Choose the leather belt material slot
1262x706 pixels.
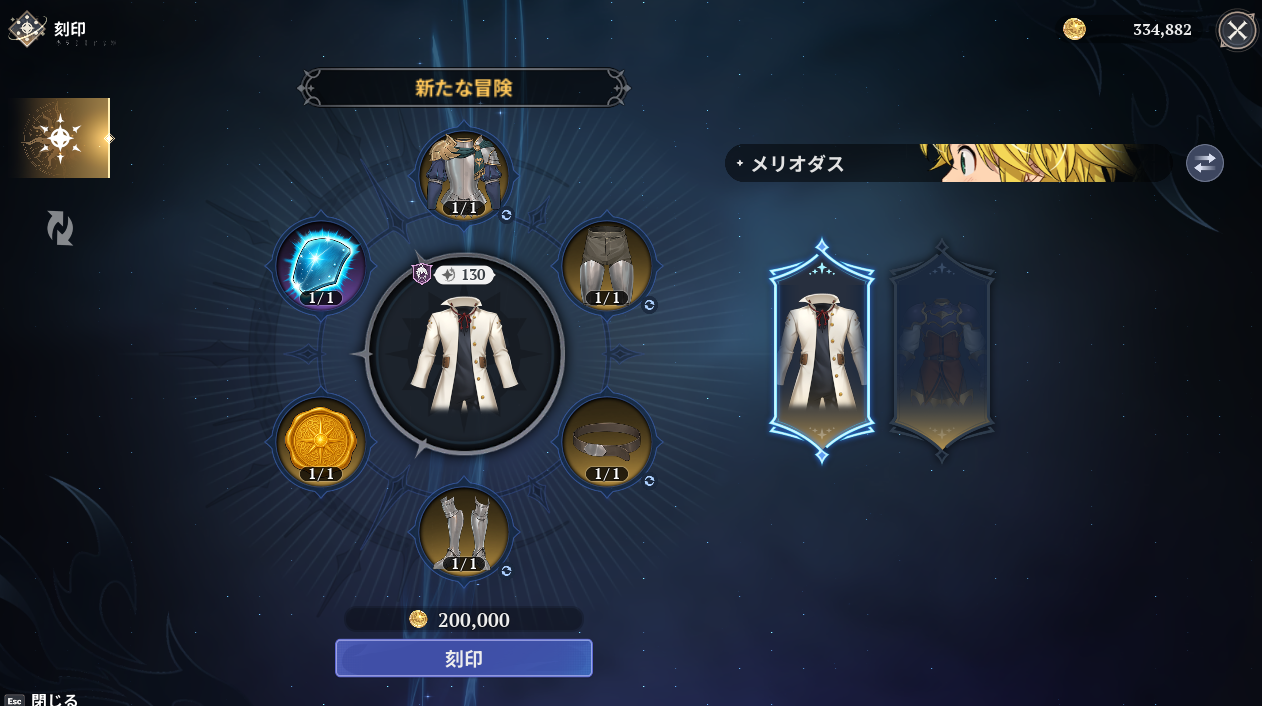[607, 441]
